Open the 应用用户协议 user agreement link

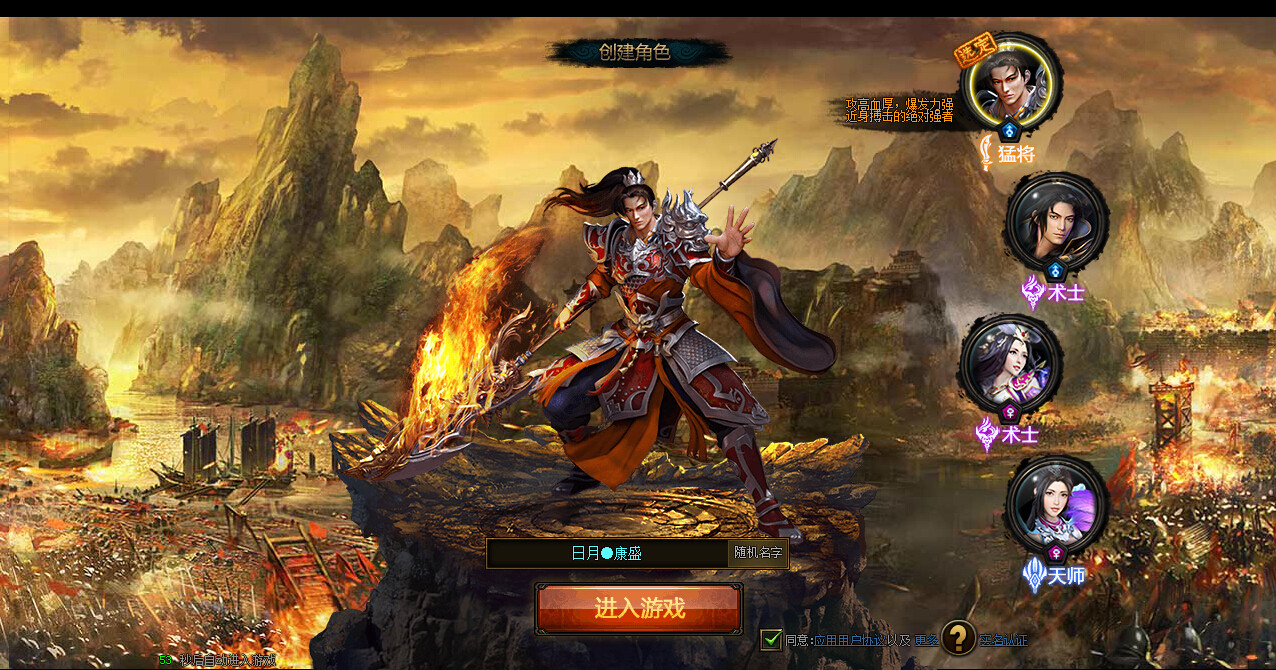(848, 640)
